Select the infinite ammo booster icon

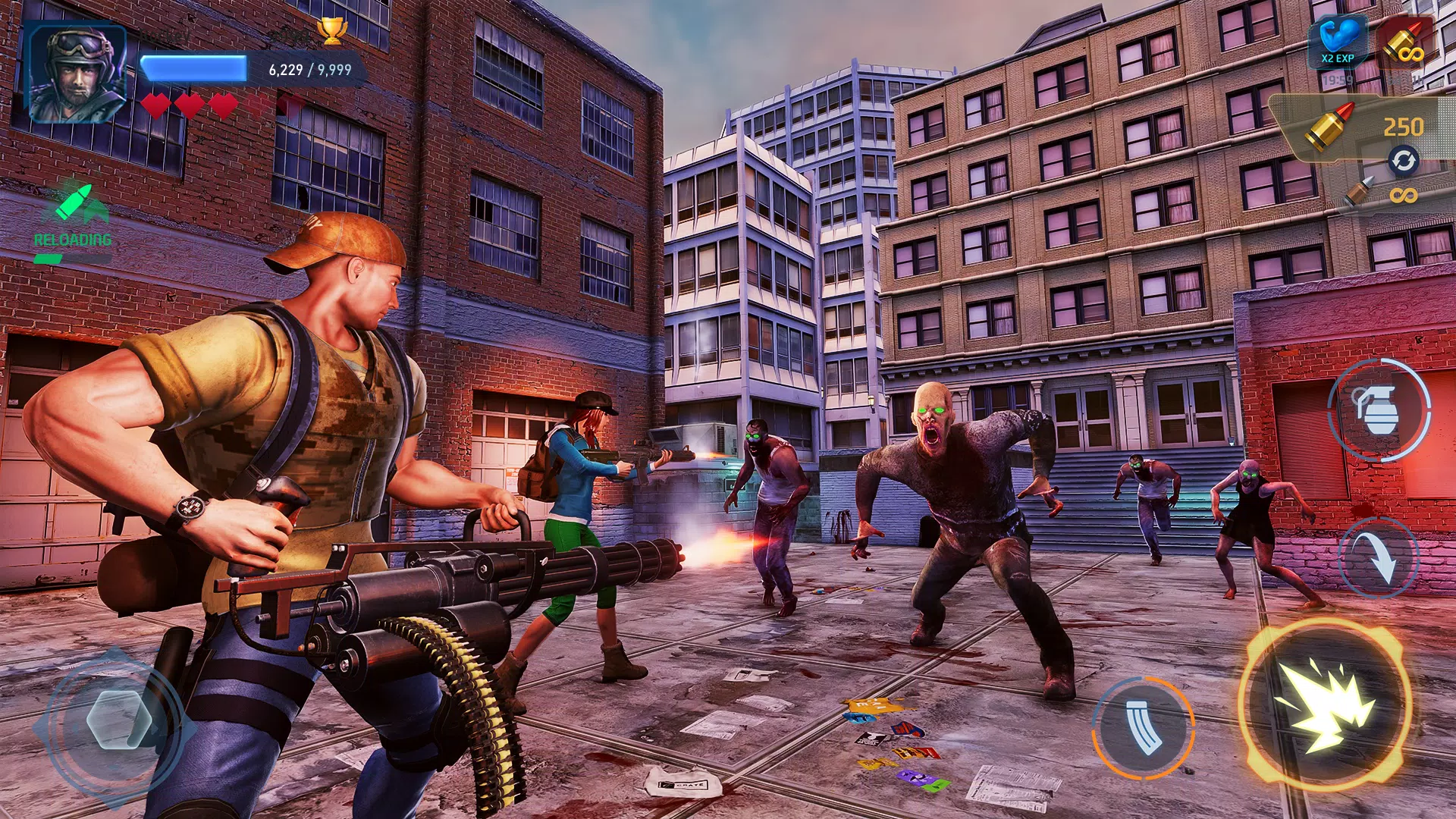tap(1404, 42)
